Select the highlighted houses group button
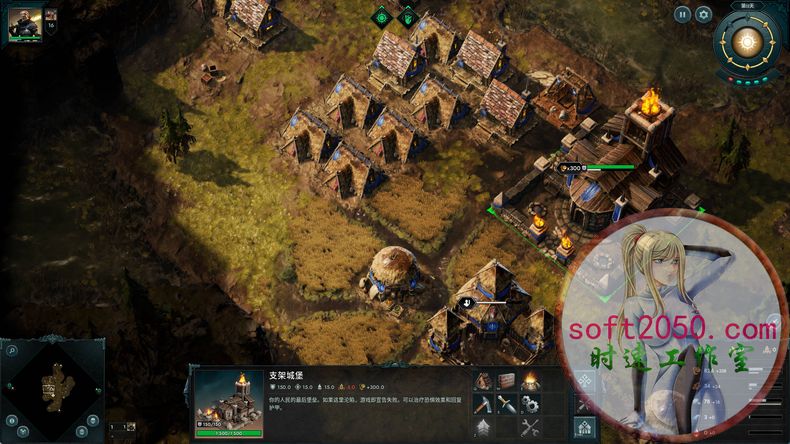Screen dimensions: 790x444 [x=585, y=429]
